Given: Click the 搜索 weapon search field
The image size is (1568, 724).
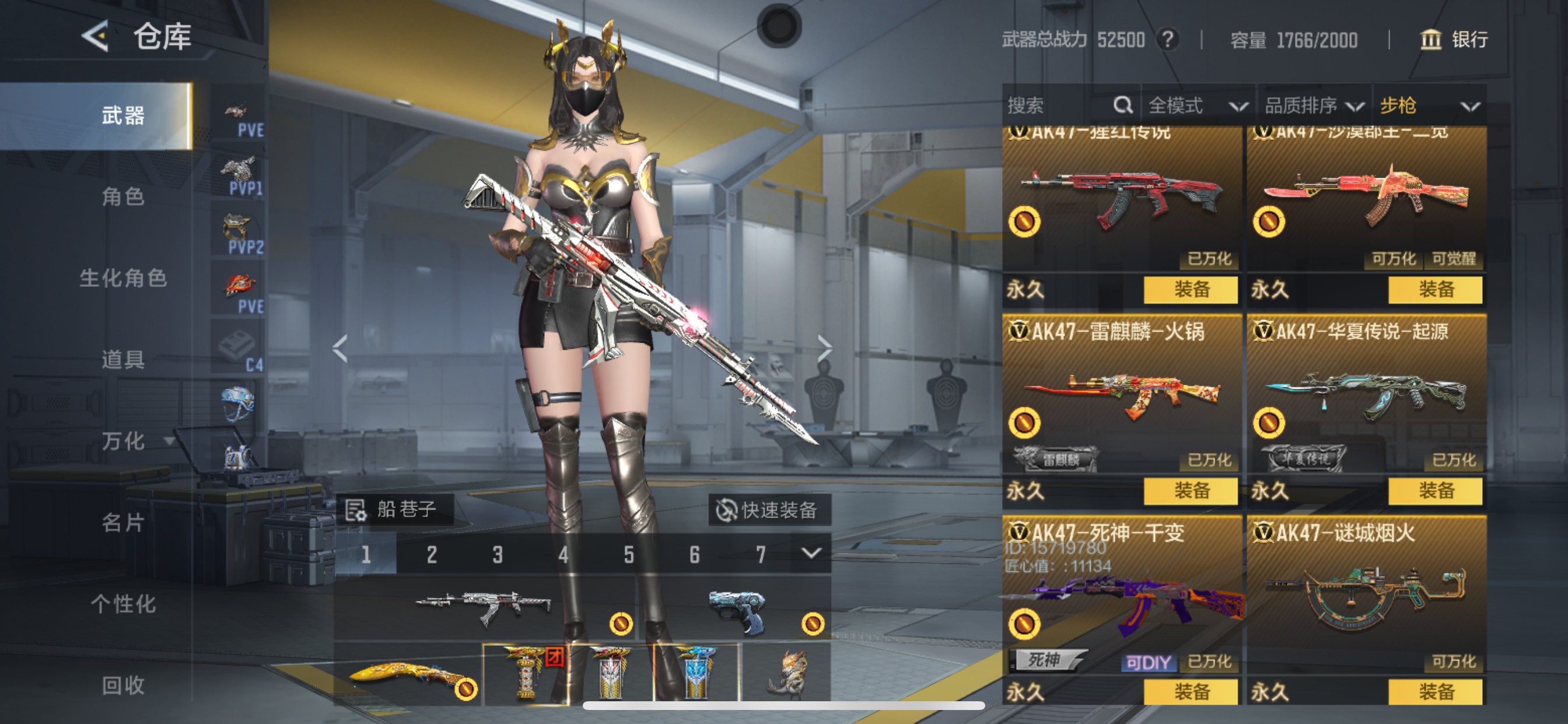Looking at the screenshot, I should [x=1059, y=106].
